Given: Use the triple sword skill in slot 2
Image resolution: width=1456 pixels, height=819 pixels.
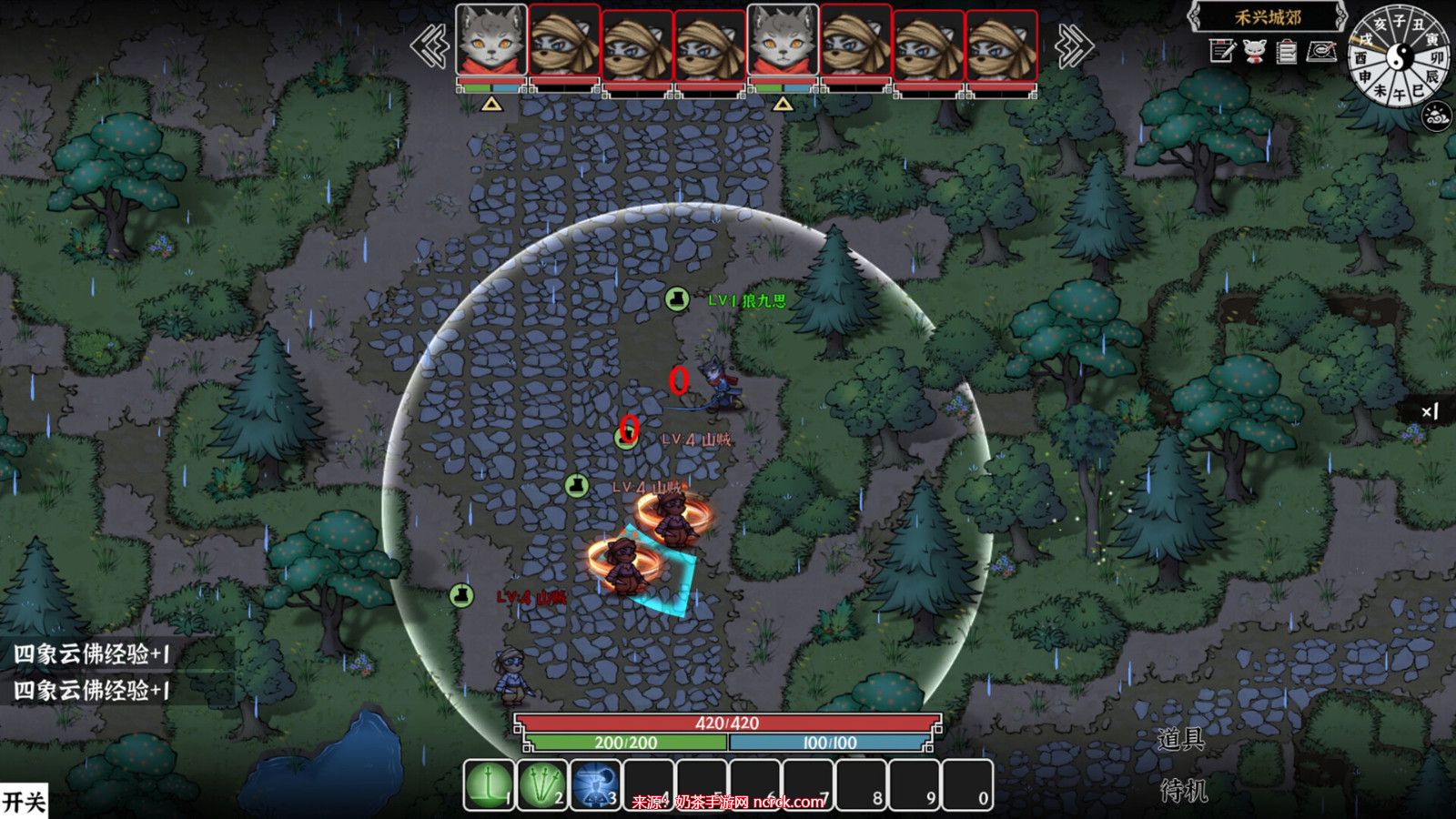Looking at the screenshot, I should 541,784.
